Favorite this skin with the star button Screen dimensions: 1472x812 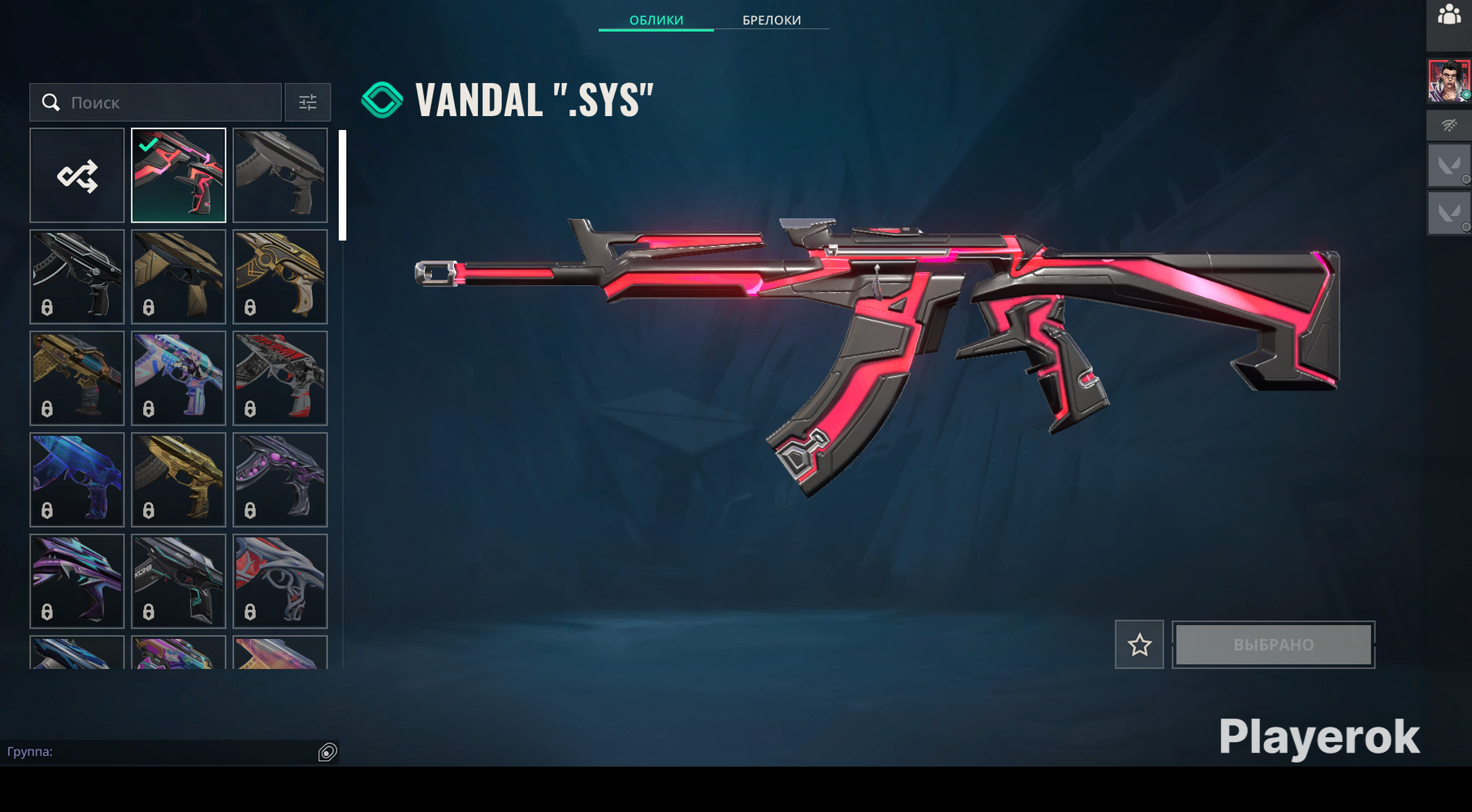pyautogui.click(x=1139, y=645)
